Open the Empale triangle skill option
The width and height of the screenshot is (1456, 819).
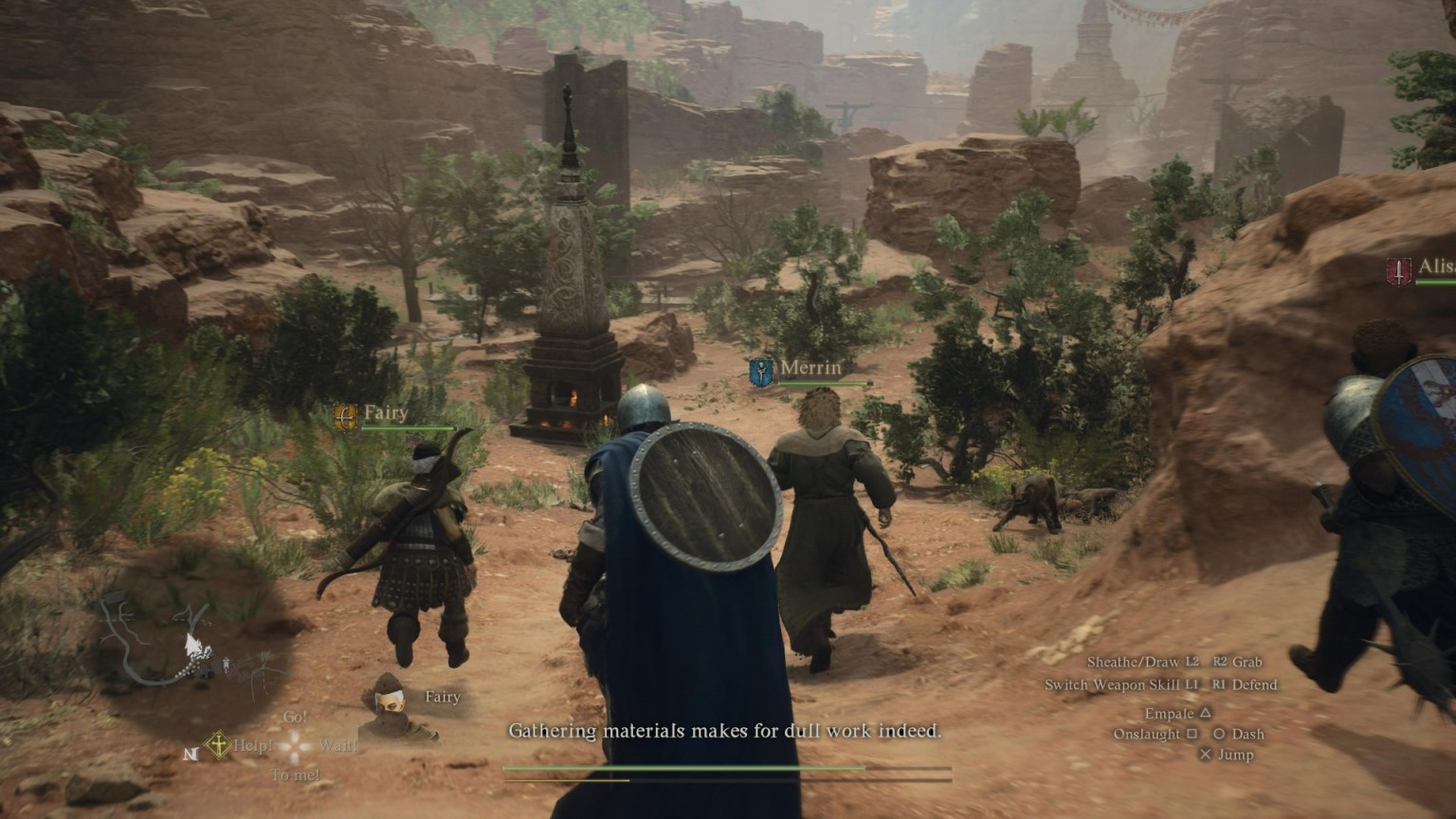point(1178,713)
